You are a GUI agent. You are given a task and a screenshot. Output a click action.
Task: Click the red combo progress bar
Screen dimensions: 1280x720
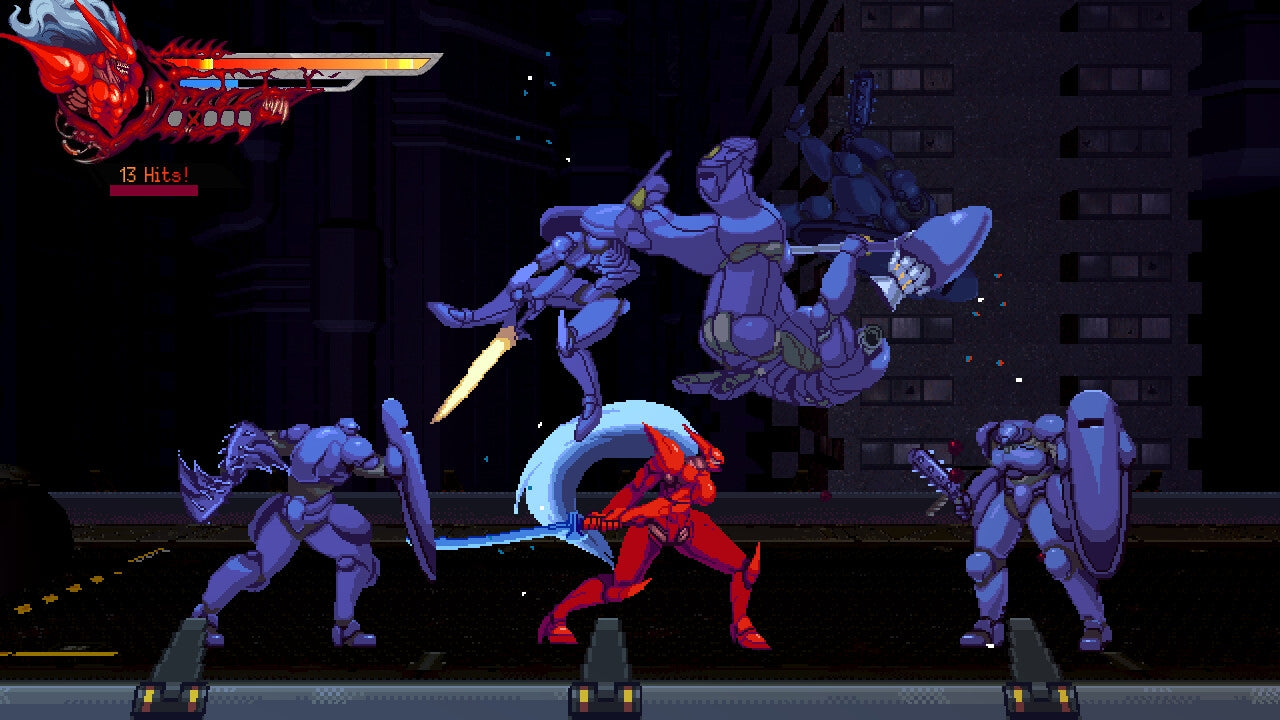(x=154, y=188)
